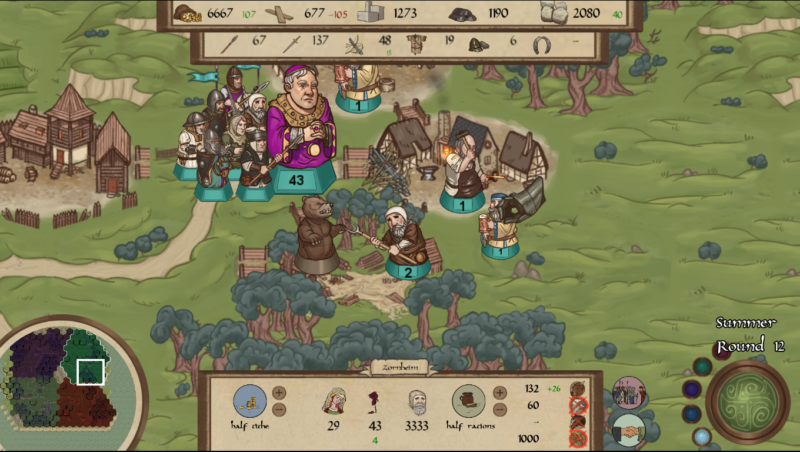Decrease the tithe with the minus button
Screen dimensions: 800x452
pos(279,409)
